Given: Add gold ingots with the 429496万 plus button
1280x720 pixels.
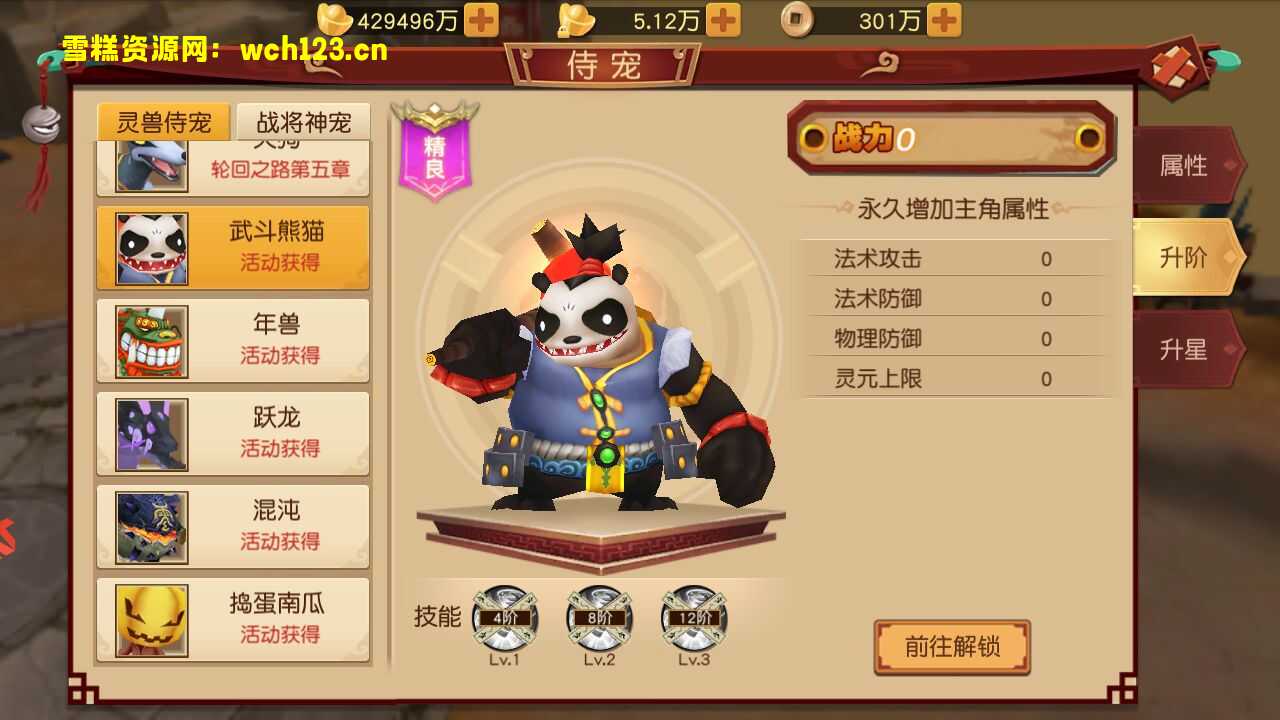Looking at the screenshot, I should click(x=482, y=20).
